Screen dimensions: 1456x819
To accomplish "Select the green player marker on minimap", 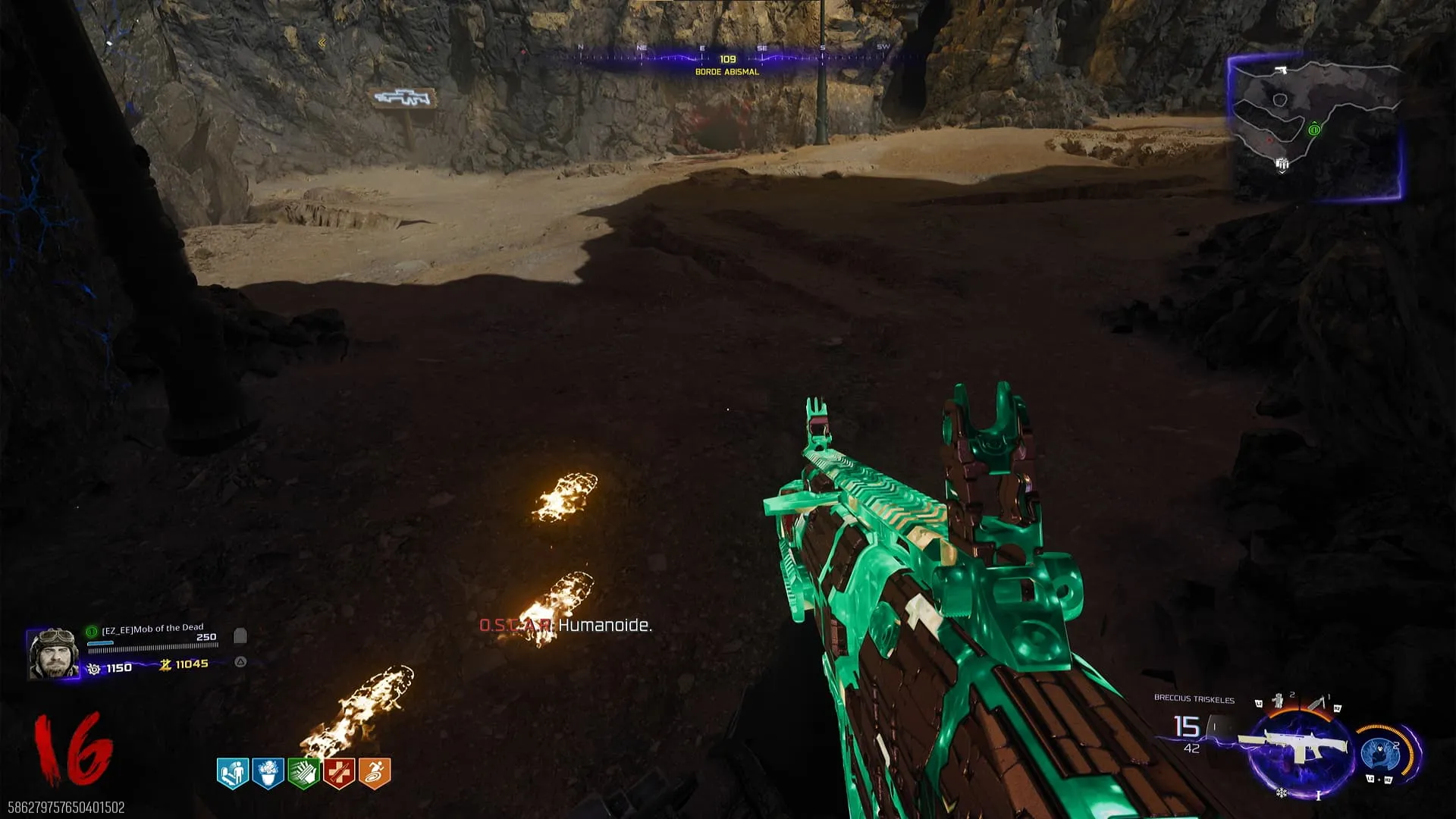I will [1314, 130].
